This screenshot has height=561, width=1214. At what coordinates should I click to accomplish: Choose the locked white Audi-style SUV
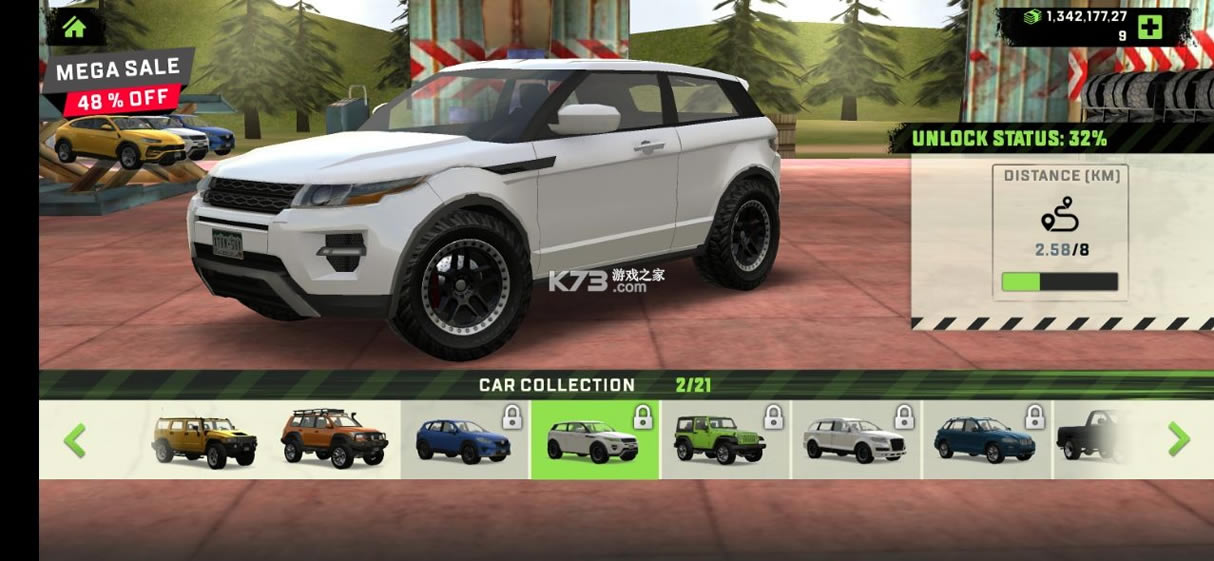click(855, 440)
